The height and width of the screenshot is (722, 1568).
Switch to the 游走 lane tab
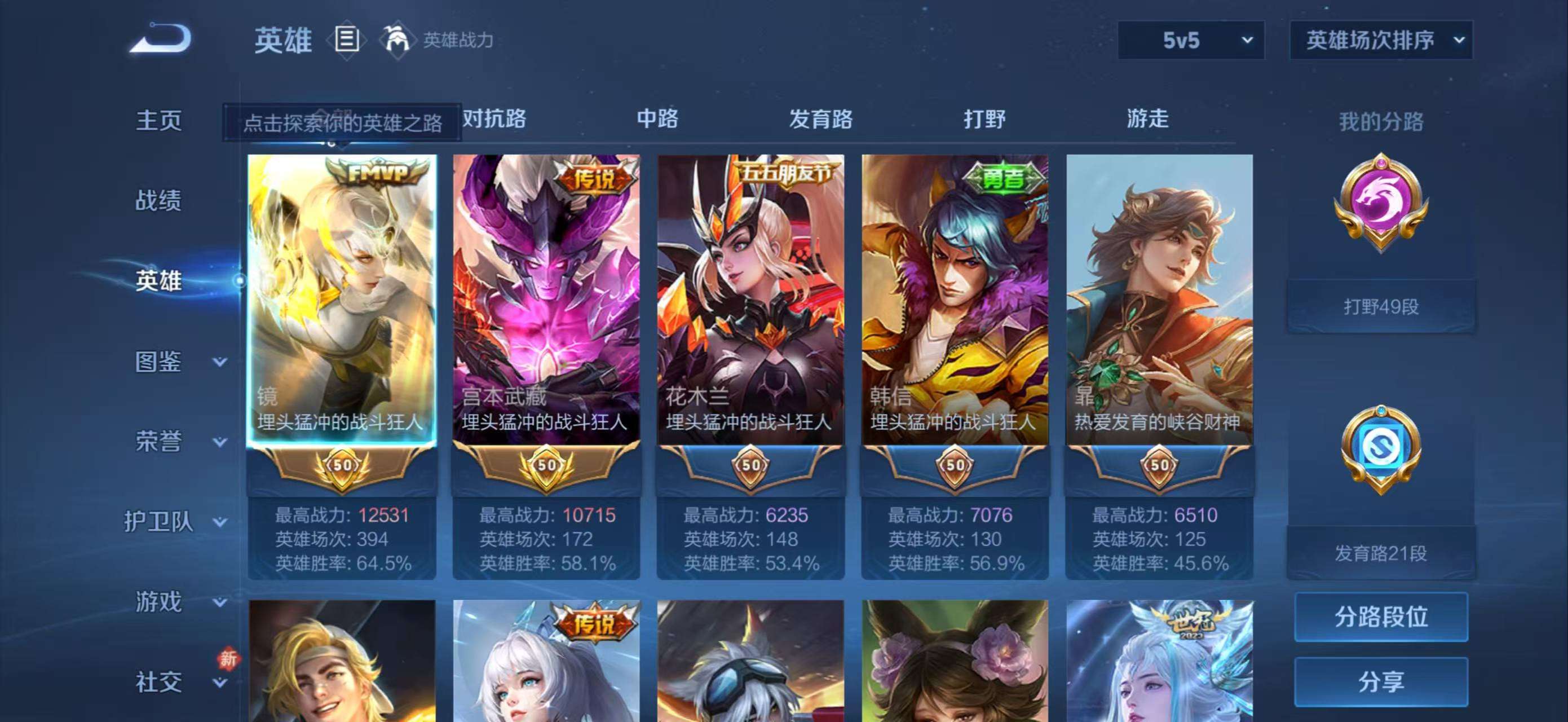pos(1147,120)
